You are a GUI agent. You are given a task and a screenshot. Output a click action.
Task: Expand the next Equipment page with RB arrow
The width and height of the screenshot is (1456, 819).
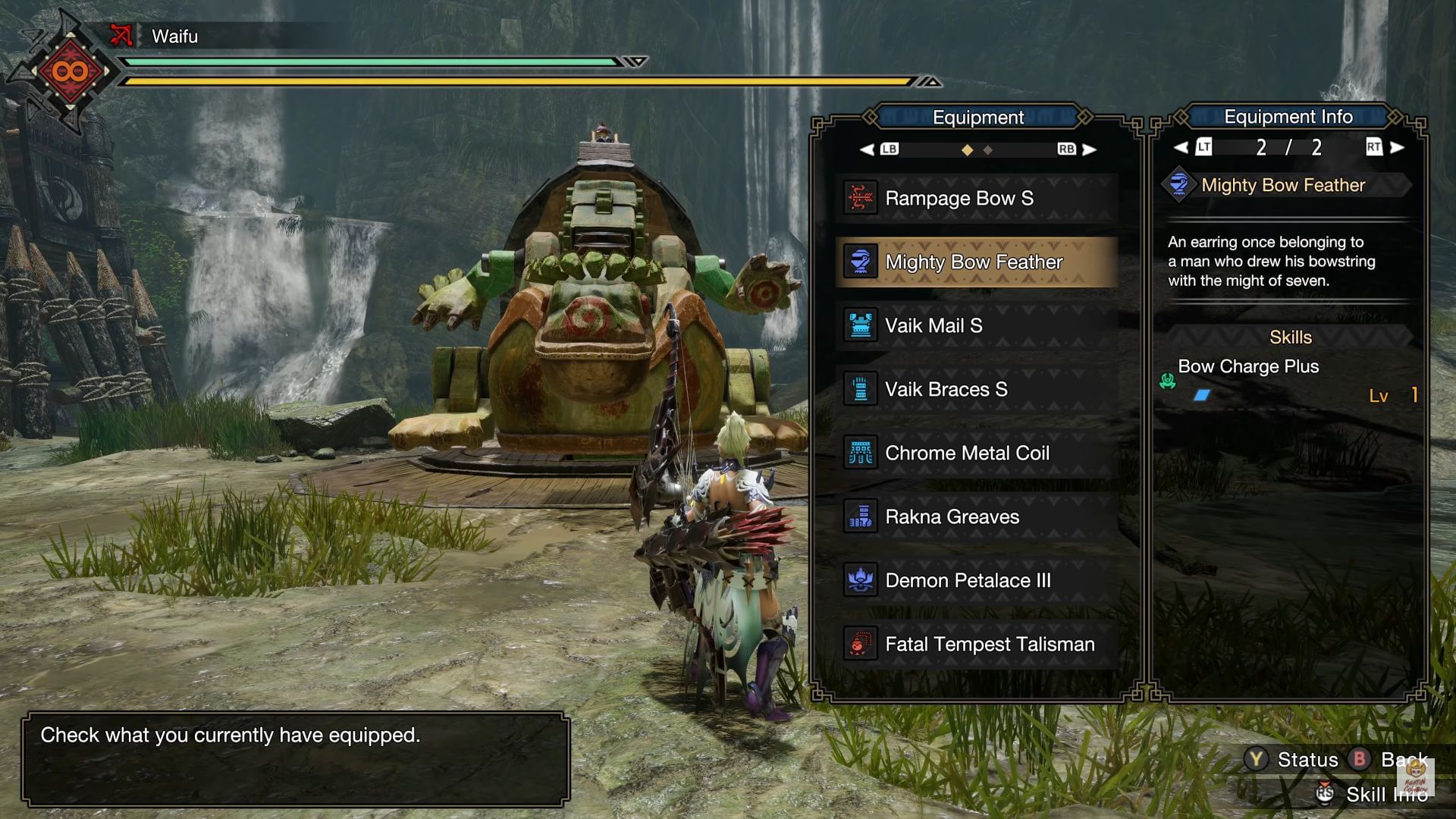(x=1090, y=149)
